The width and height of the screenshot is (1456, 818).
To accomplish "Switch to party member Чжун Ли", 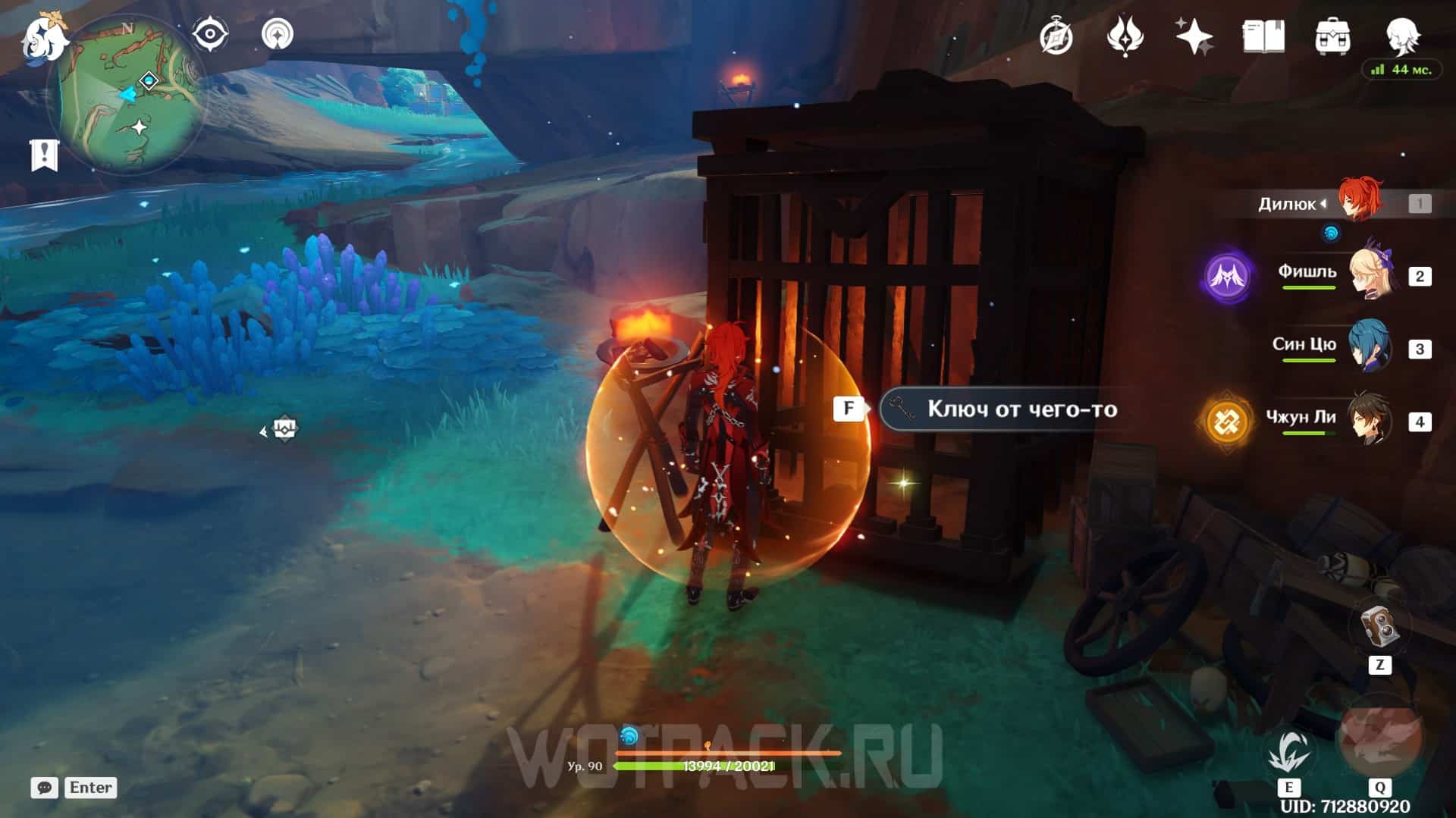I will point(1370,421).
